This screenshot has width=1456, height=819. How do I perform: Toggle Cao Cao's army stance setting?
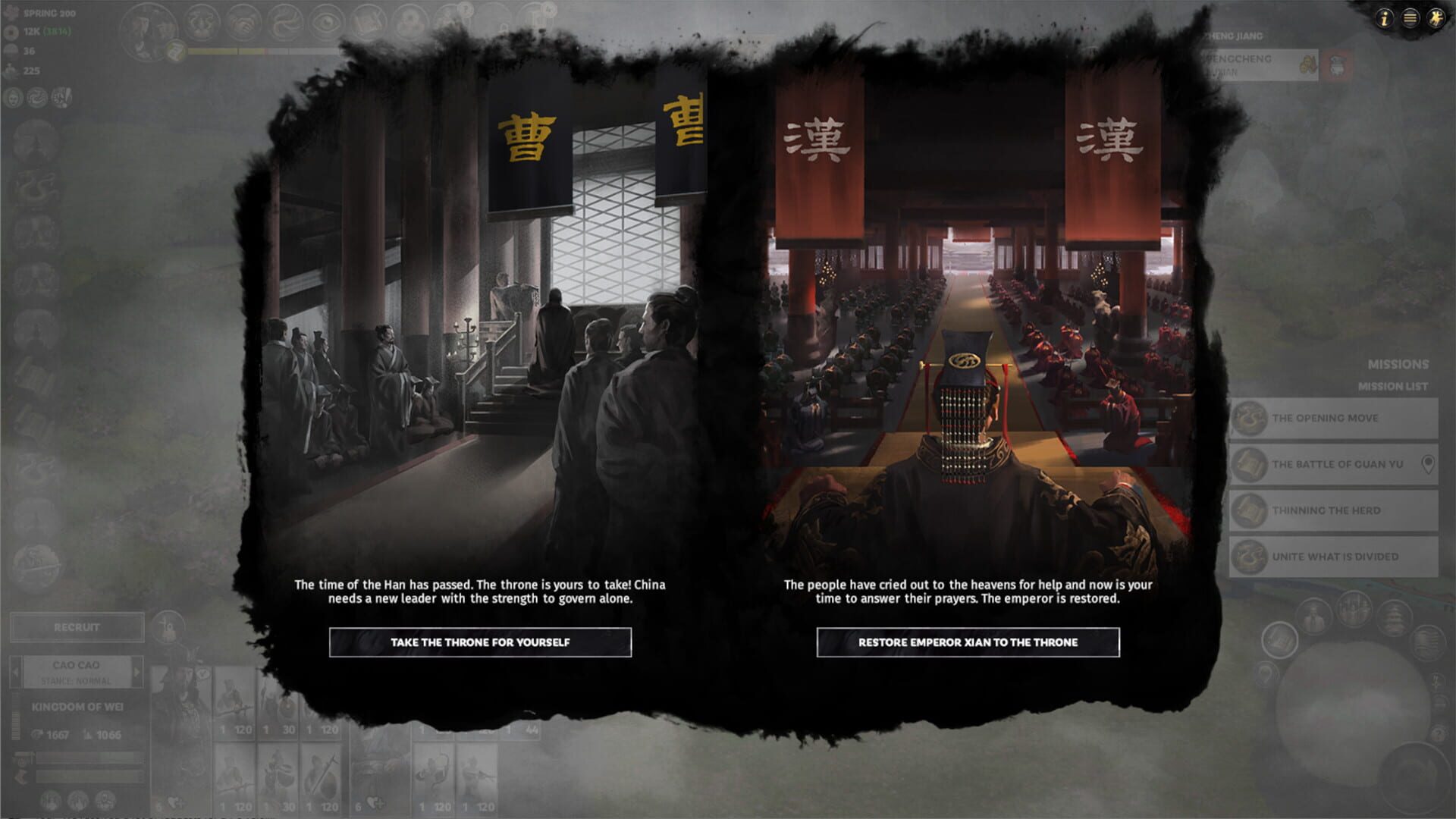point(76,680)
